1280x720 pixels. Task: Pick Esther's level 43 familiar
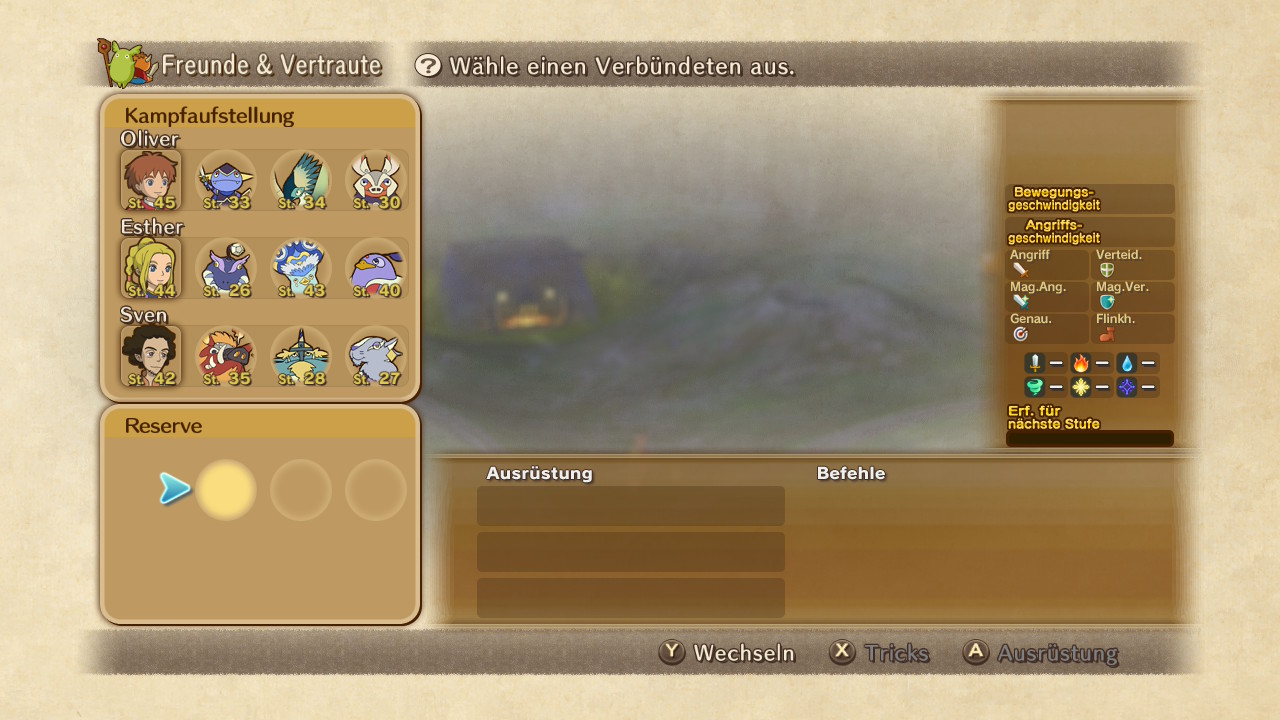click(x=301, y=268)
